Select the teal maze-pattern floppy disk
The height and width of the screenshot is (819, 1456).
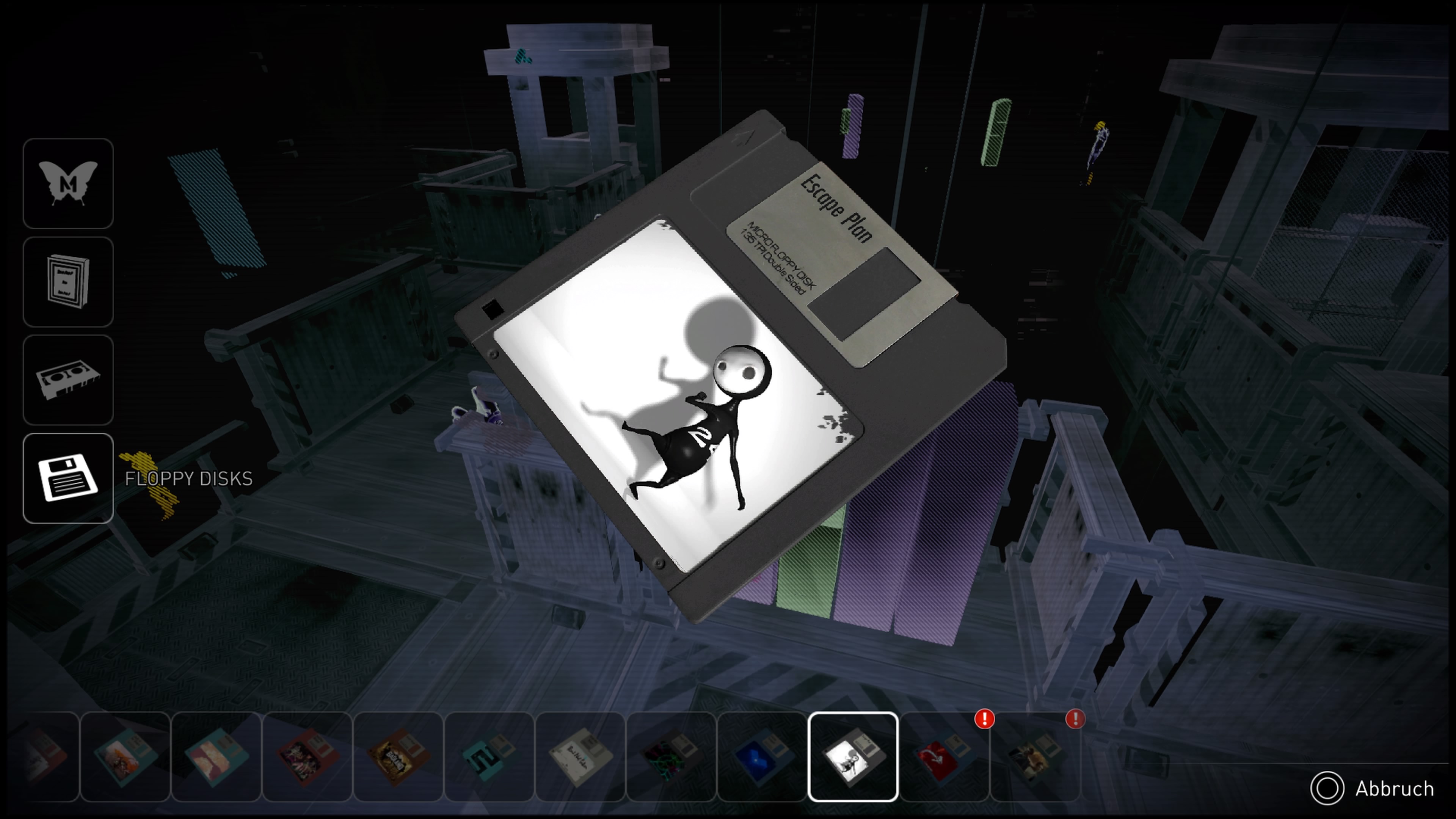(x=489, y=757)
